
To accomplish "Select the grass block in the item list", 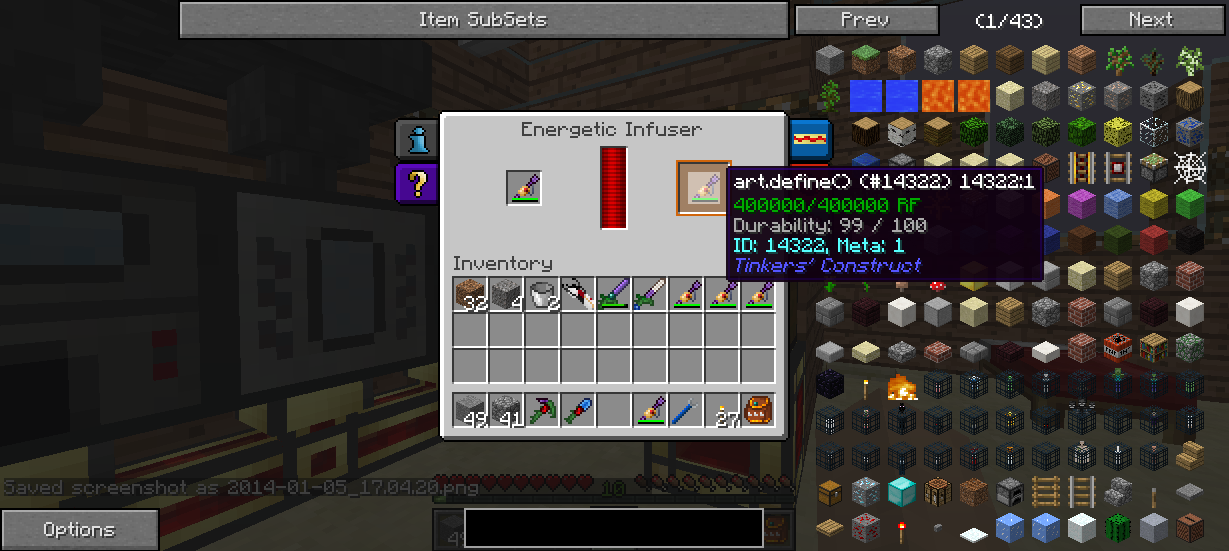I will [867, 60].
